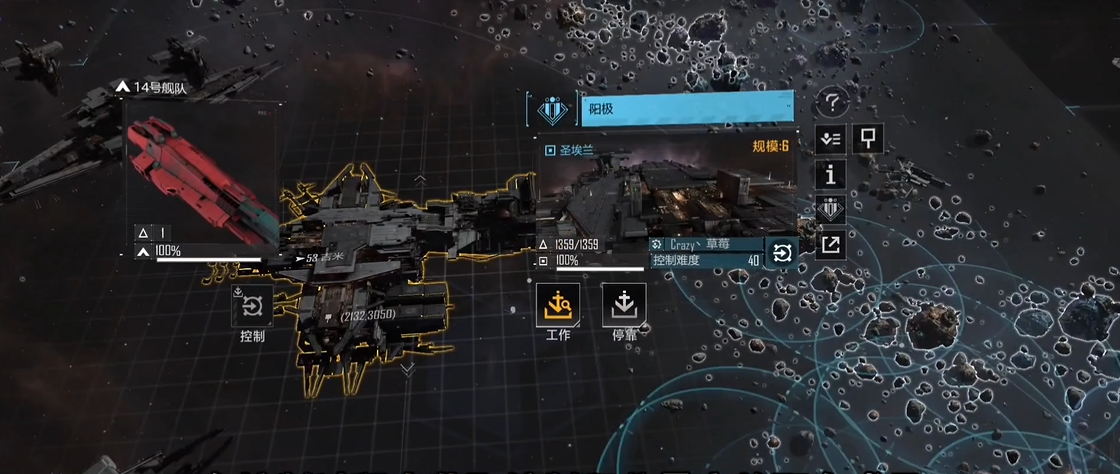Click the faction emblem button below info
The image size is (1120, 474).
click(831, 210)
